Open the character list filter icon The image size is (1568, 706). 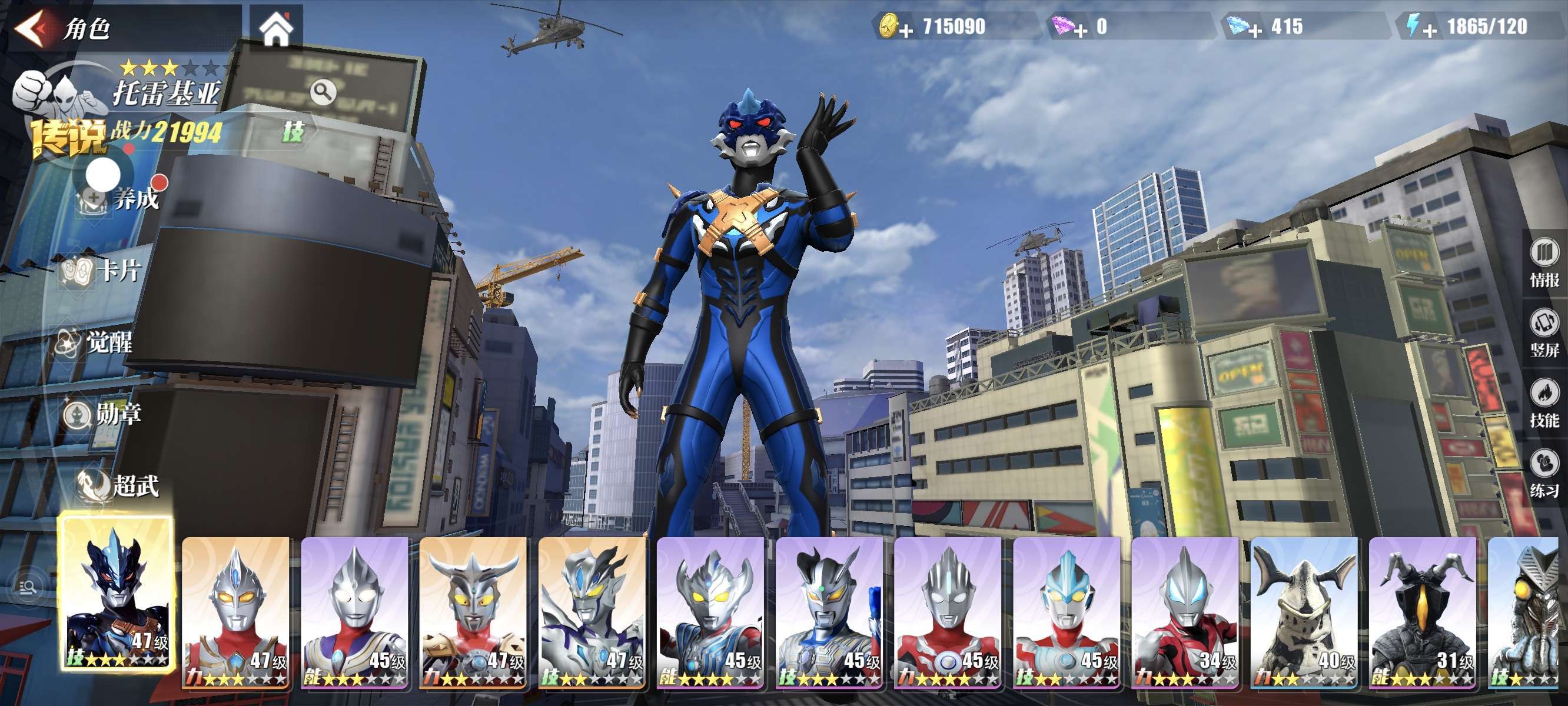pos(28,587)
